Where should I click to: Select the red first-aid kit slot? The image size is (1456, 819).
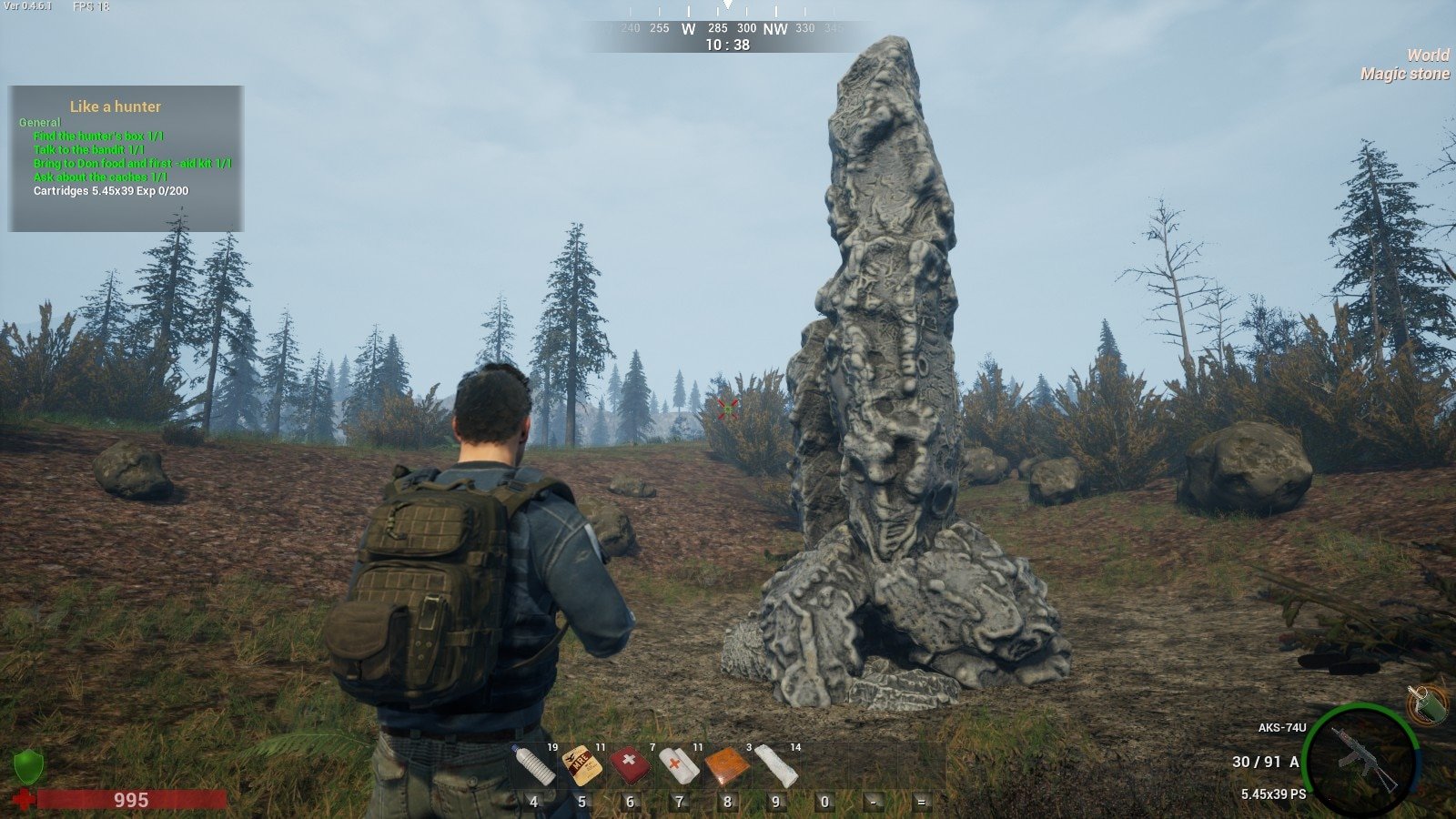pyautogui.click(x=630, y=765)
